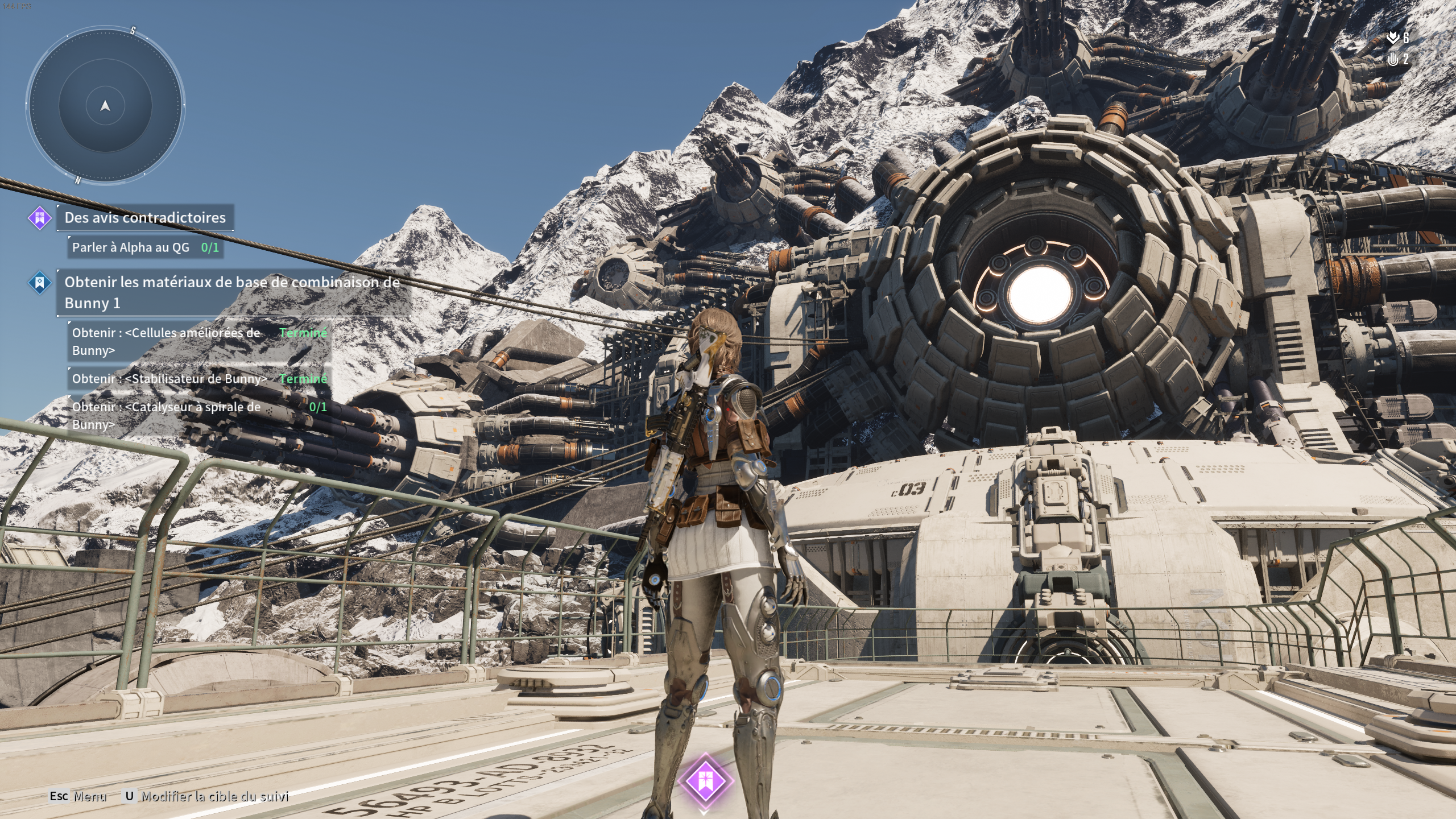Click the blue side quest diamond icon
The height and width of the screenshot is (819, 1456).
[x=40, y=282]
